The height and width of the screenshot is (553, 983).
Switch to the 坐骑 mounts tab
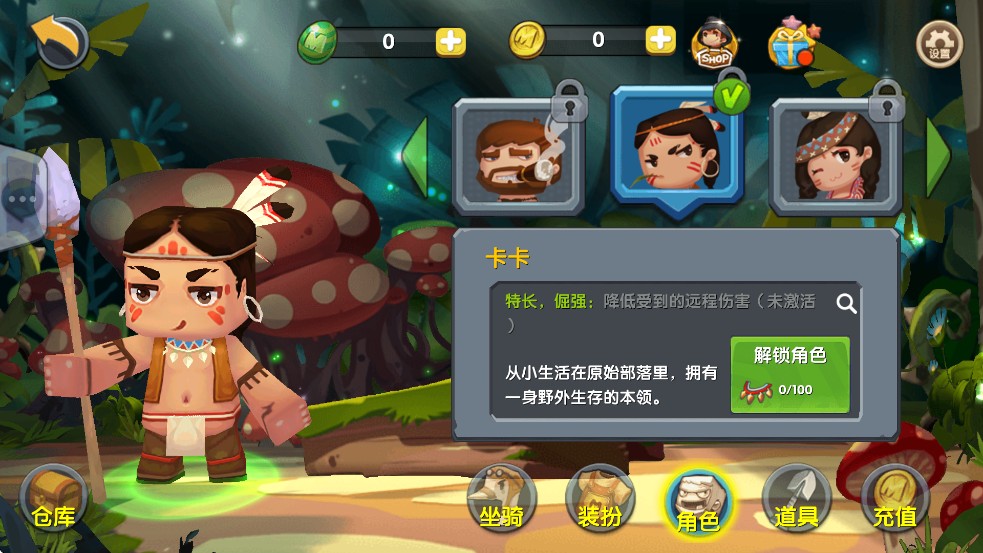click(502, 500)
